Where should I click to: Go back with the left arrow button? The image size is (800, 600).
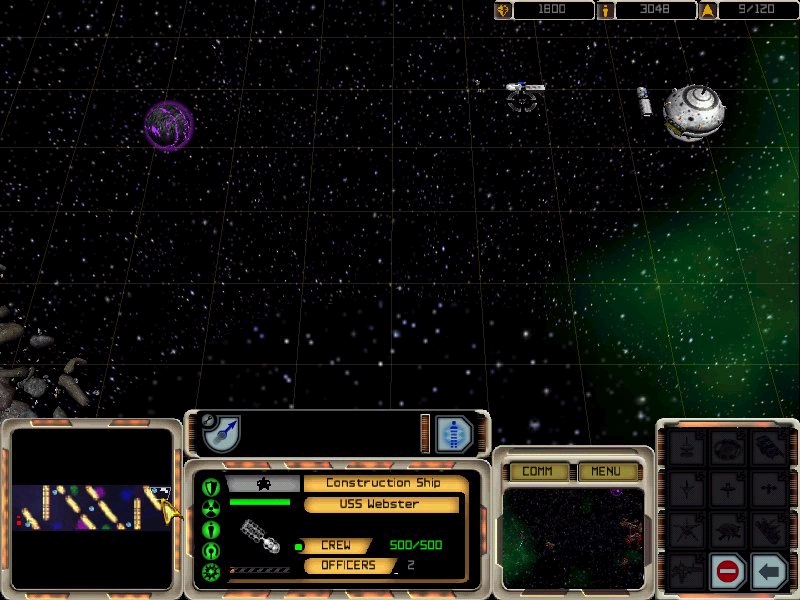pos(769,573)
